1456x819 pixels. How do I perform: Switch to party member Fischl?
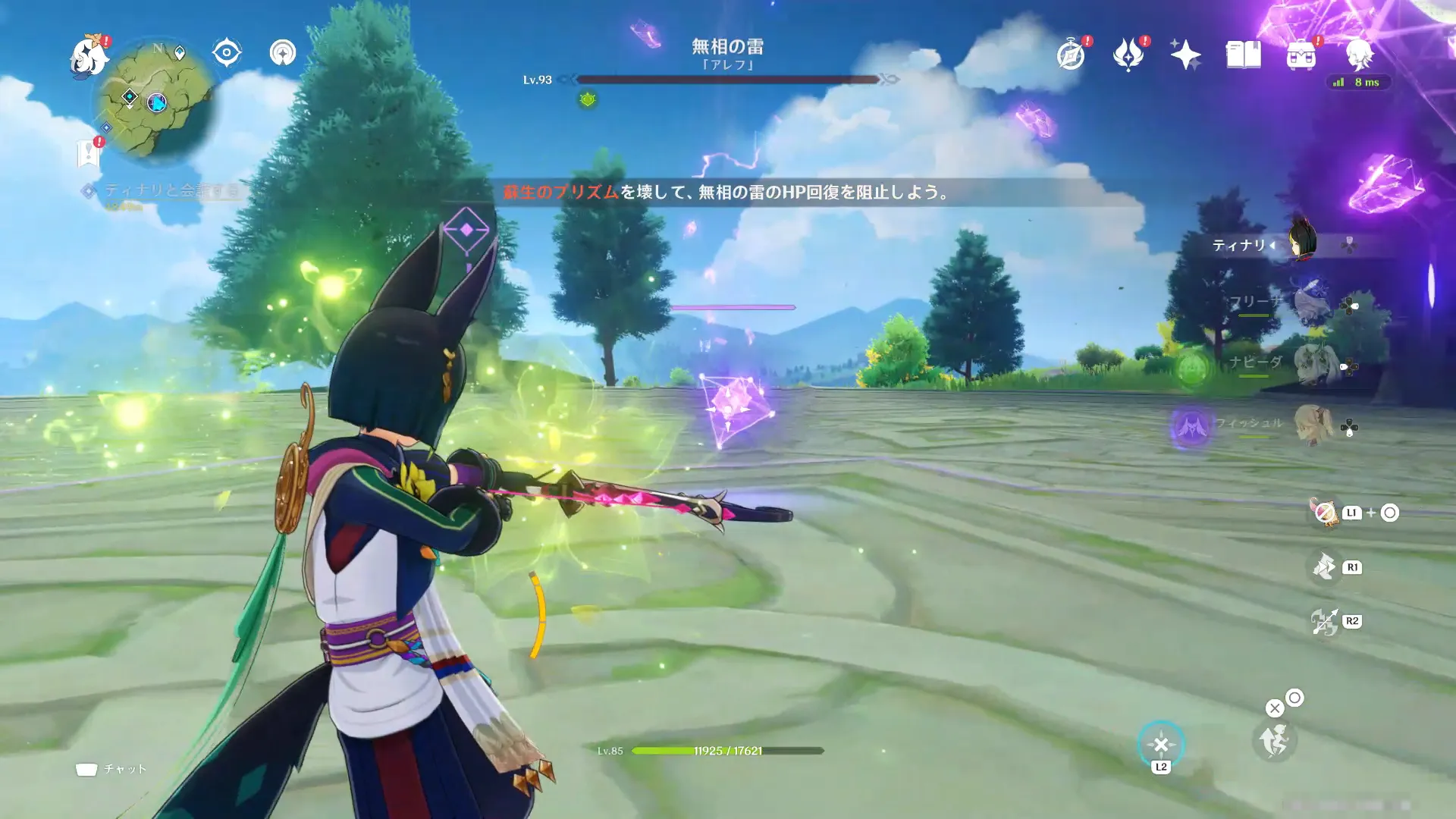pyautogui.click(x=1313, y=426)
